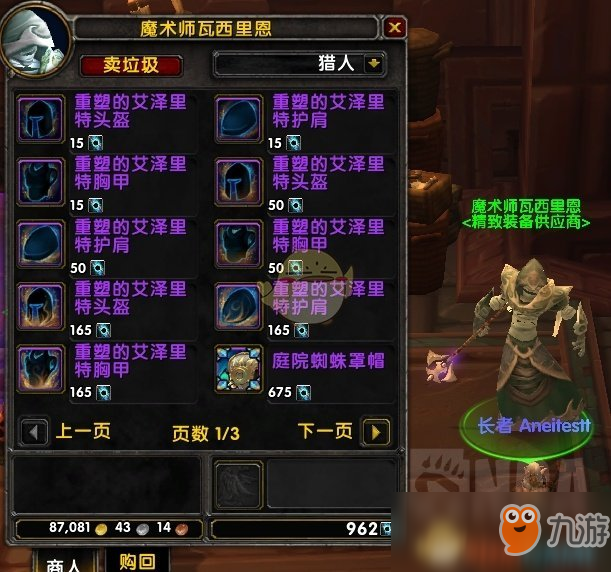611x572 pixels.
Task: Select 重塑的艾泽里特胸甲 priced at 15
Action: pos(41,178)
